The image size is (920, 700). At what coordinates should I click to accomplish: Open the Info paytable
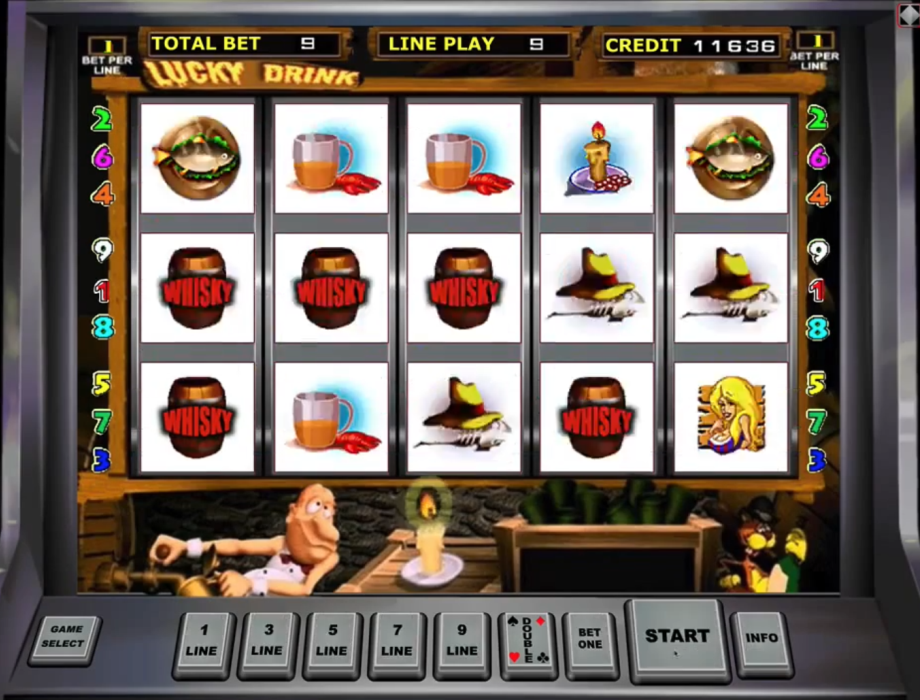[761, 638]
